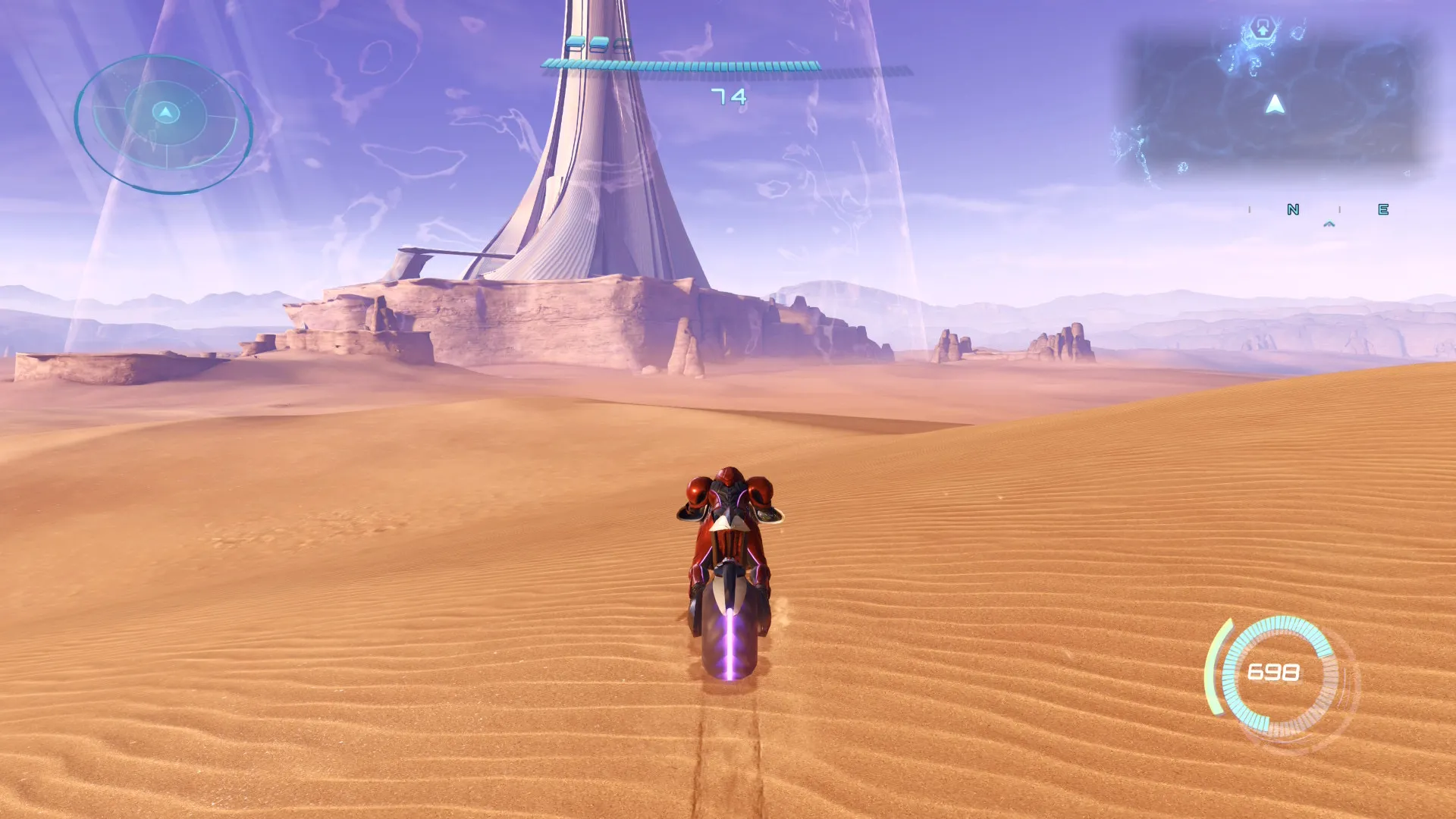Select the objective marker icon on the minimap
The image size is (1456, 819).
[1263, 30]
